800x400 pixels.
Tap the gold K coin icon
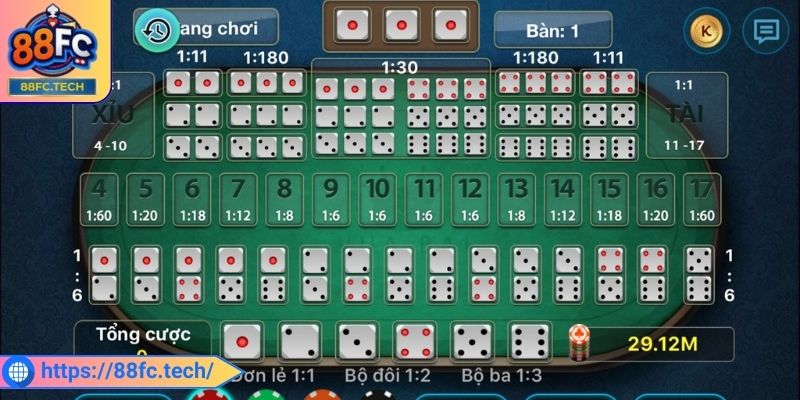pos(705,31)
